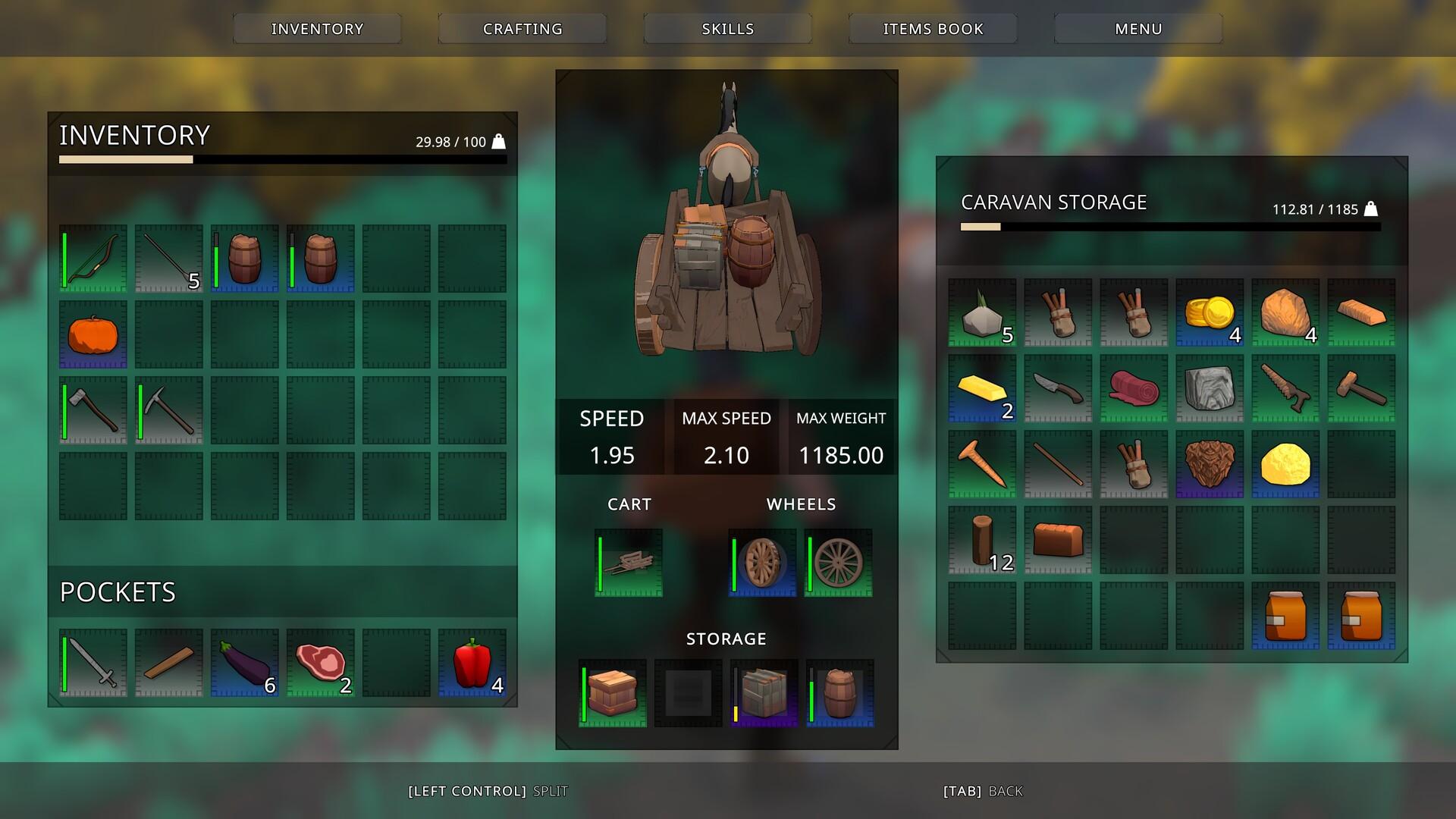
Task: Select the pumpkin in the inventory
Action: coord(92,334)
